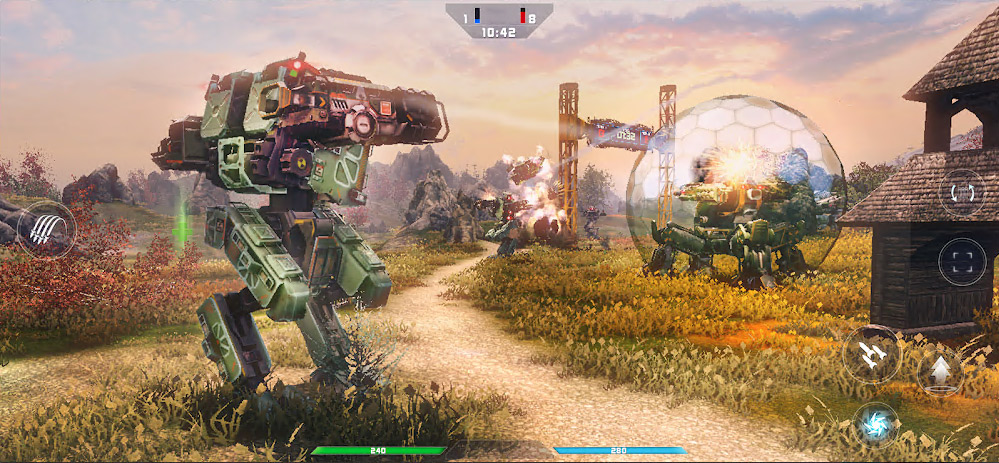Tap the target-switch button with circular arrows

tap(962, 192)
